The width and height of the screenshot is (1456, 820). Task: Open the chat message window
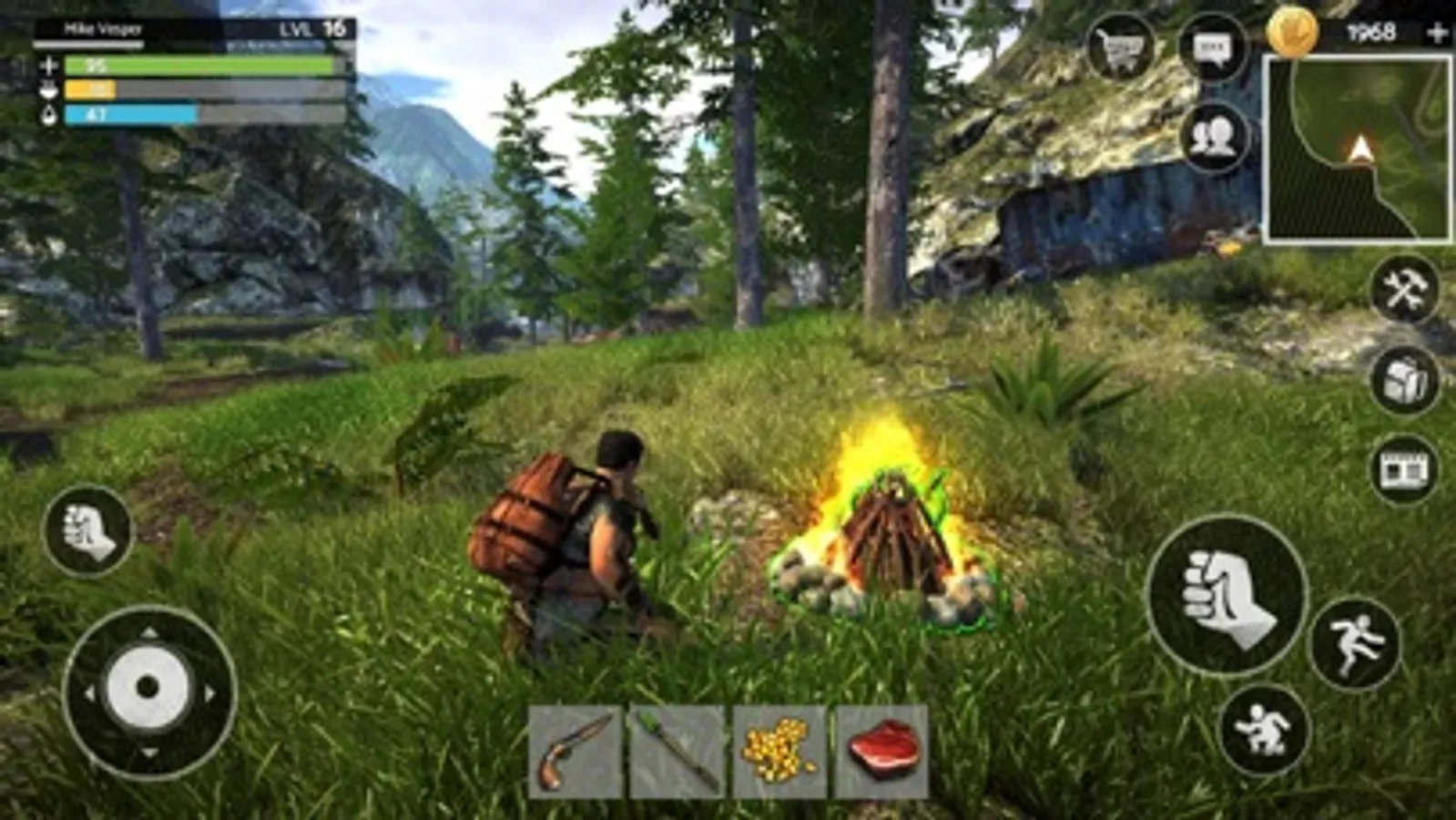click(1215, 47)
